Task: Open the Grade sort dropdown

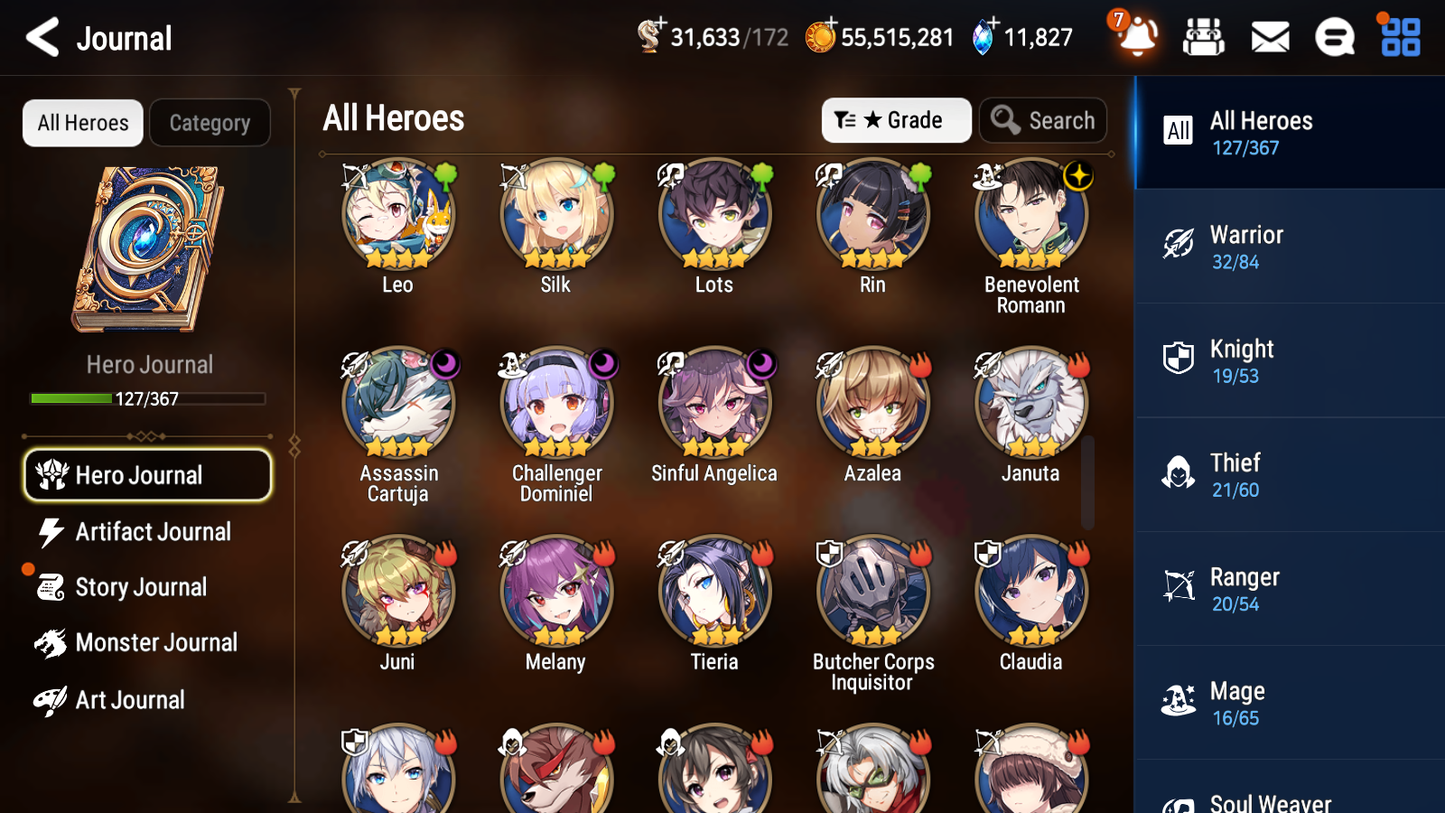Action: tap(896, 120)
